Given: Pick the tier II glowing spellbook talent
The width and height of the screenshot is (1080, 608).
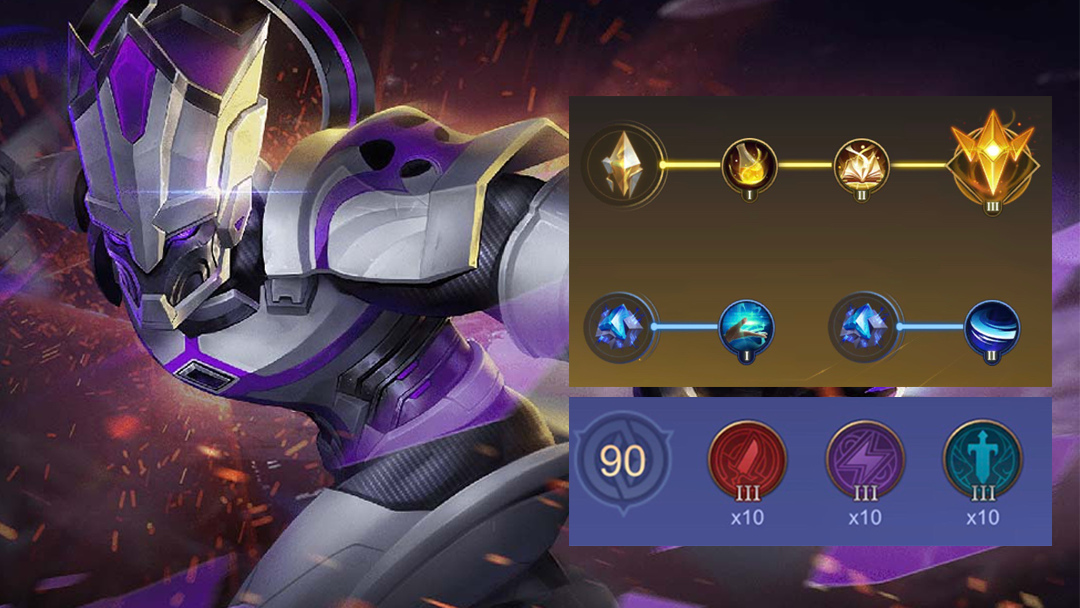Looking at the screenshot, I should tap(861, 164).
